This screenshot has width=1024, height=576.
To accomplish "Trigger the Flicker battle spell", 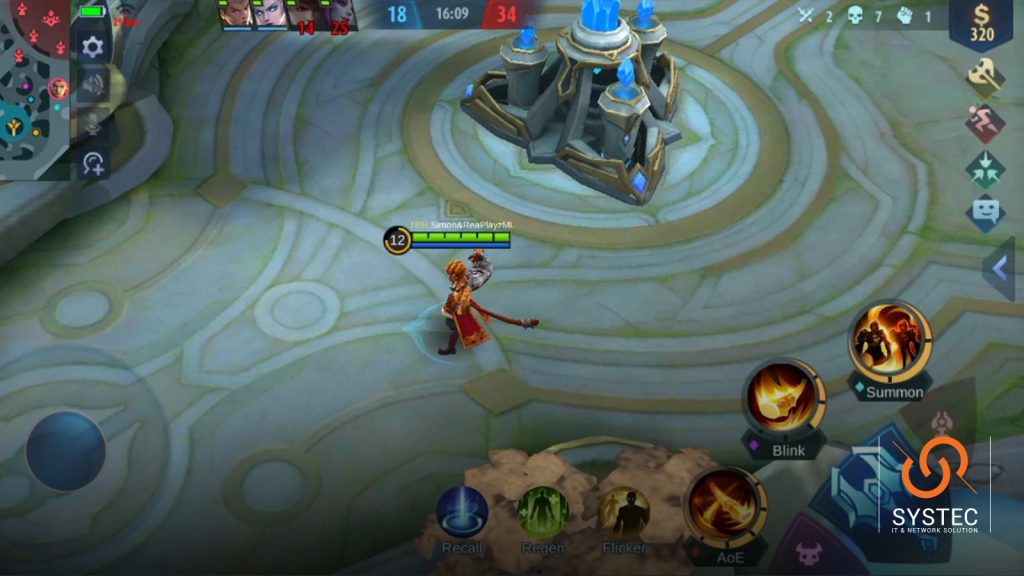I will tap(623, 511).
